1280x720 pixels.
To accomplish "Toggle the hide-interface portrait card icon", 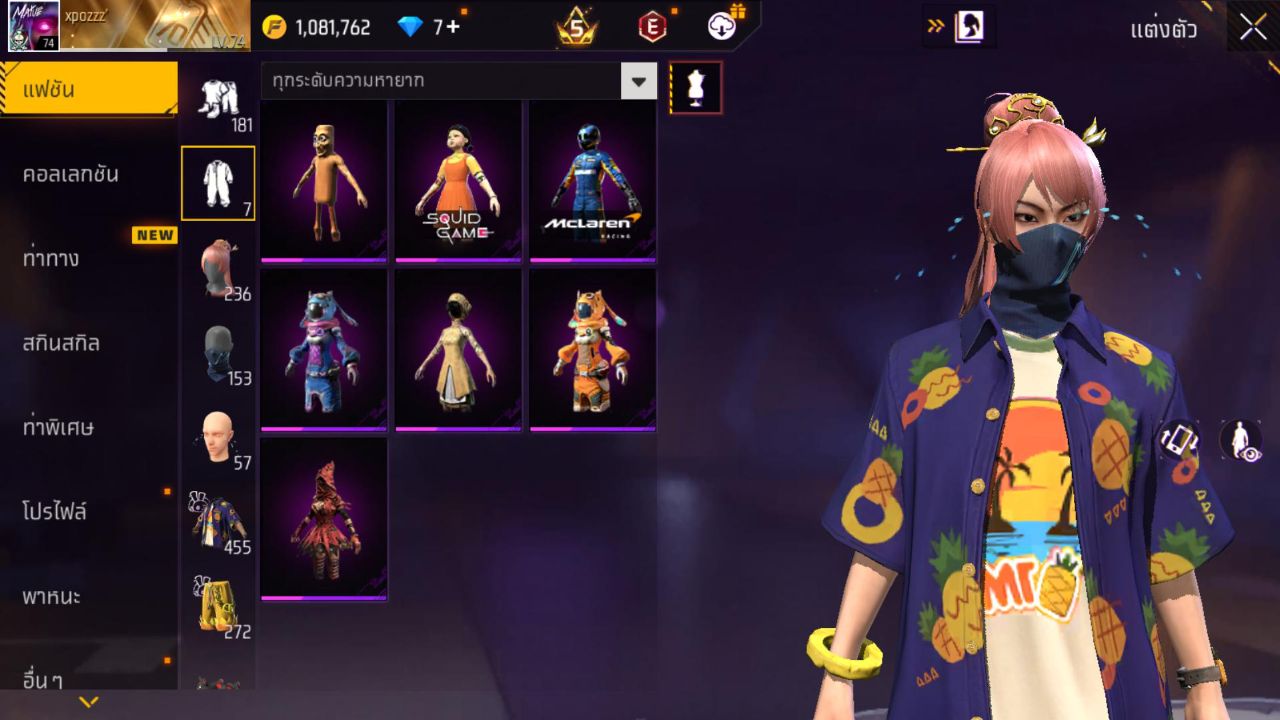I will (x=967, y=27).
